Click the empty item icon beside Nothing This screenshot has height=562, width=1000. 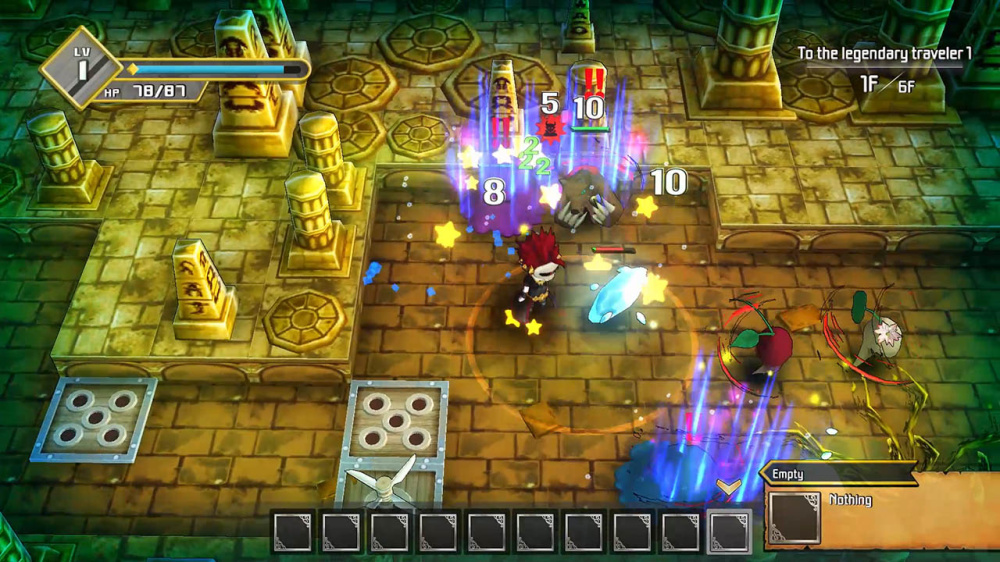pos(795,518)
